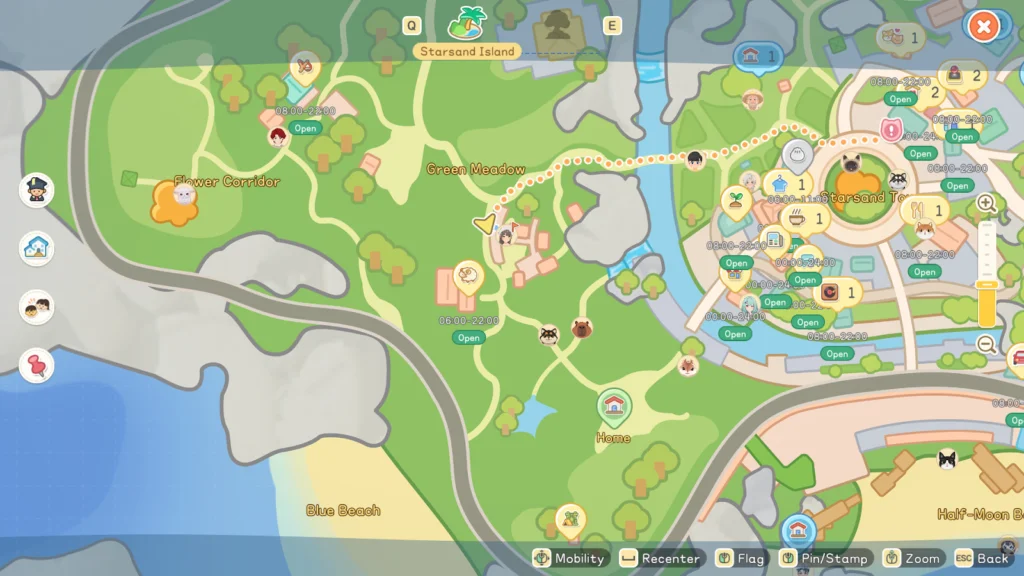Select the blue shirt clothing shop marker
1024x576 pixels.
[x=779, y=184]
